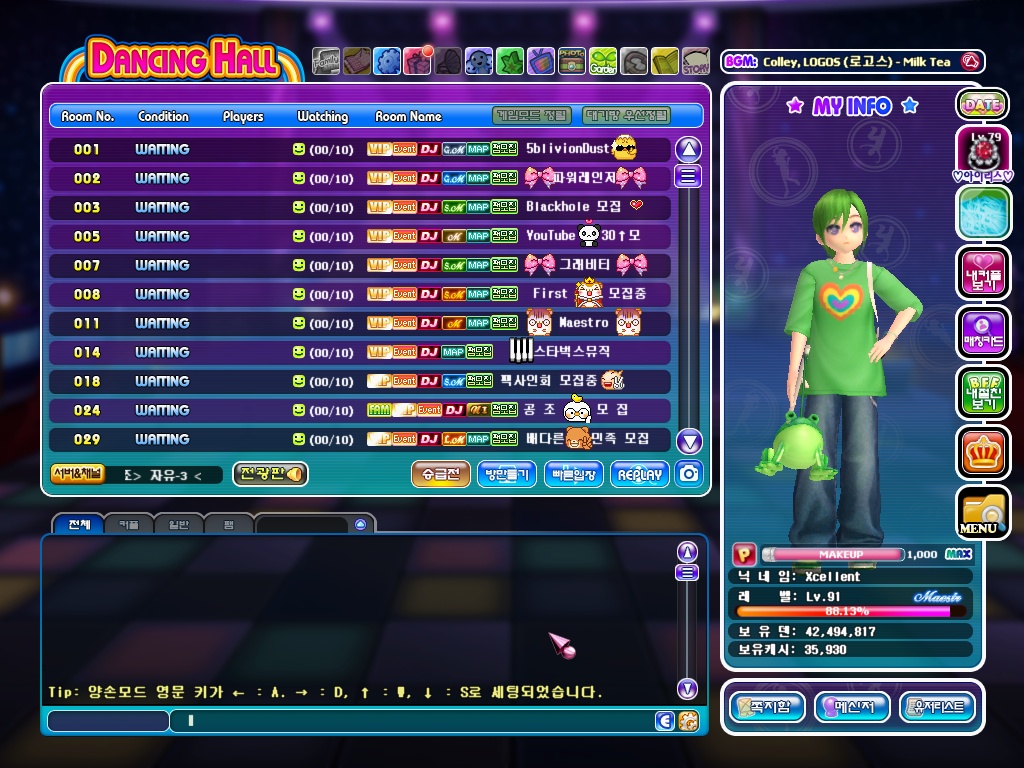Use the 빠른입장 quick join button
Screen dimensions: 1024x768
(573, 474)
